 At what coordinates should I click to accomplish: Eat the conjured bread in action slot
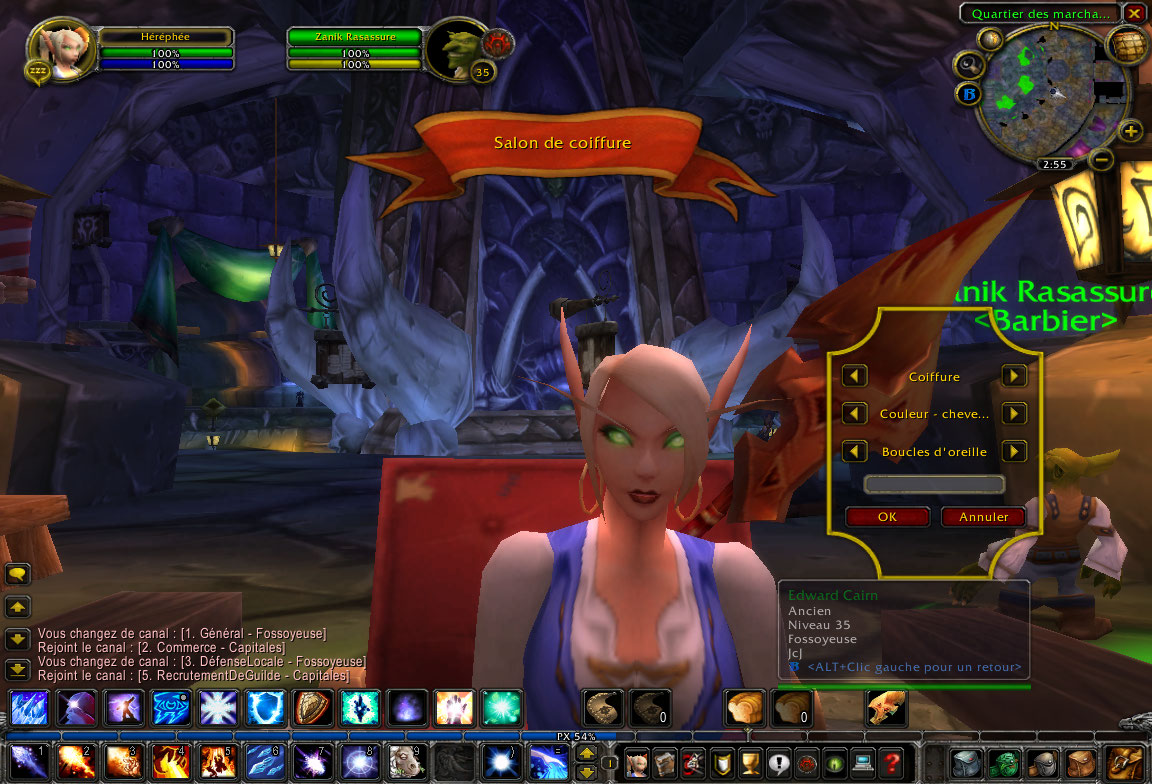pyautogui.click(x=745, y=708)
